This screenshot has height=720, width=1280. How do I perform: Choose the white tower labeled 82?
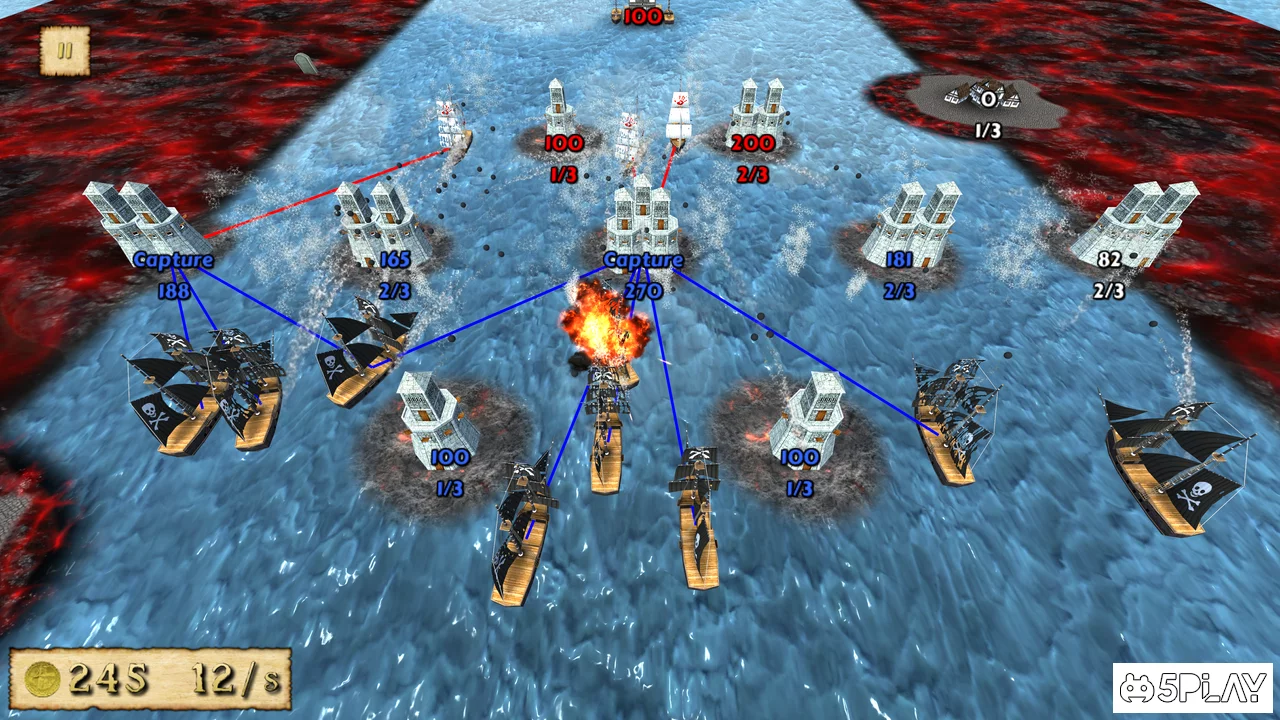1132,223
